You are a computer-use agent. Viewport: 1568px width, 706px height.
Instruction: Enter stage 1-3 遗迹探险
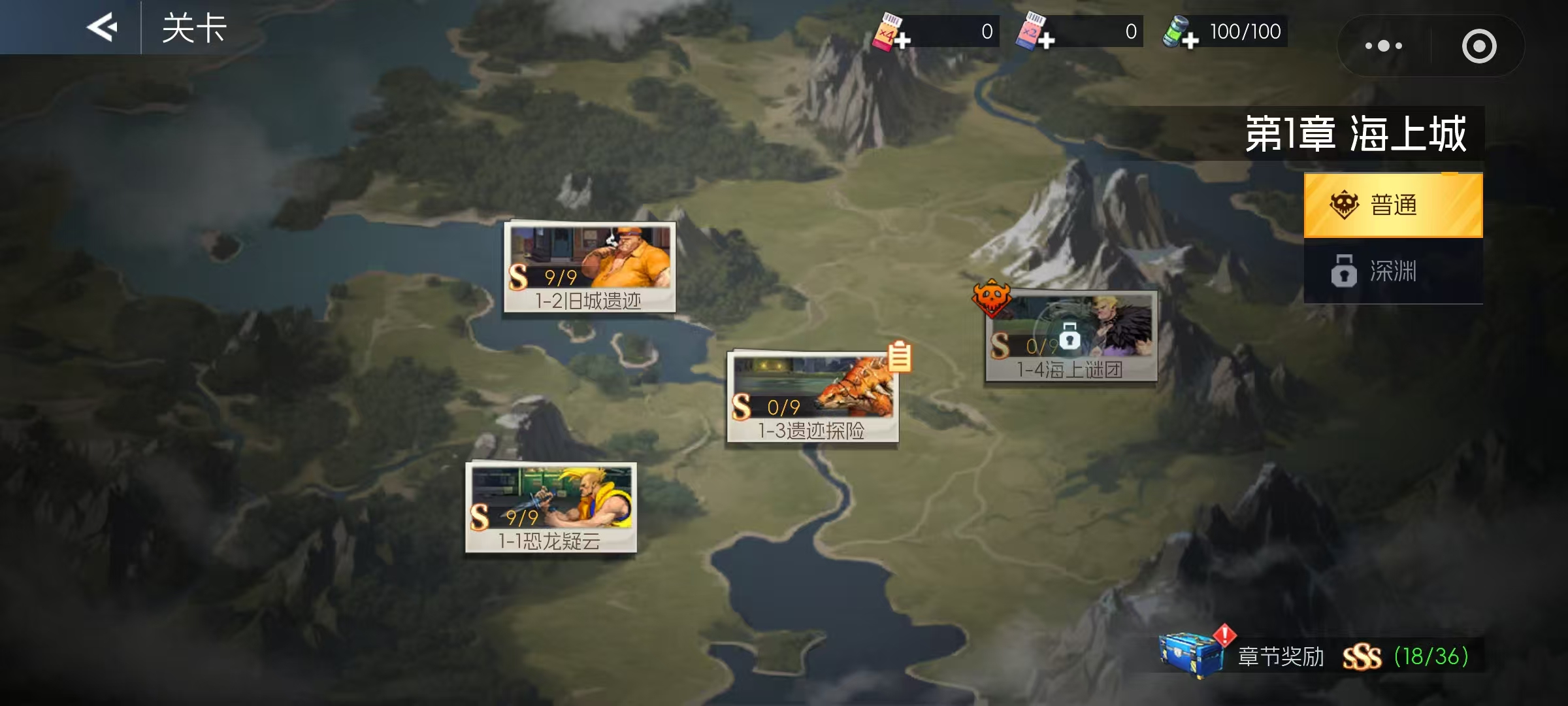tap(812, 397)
